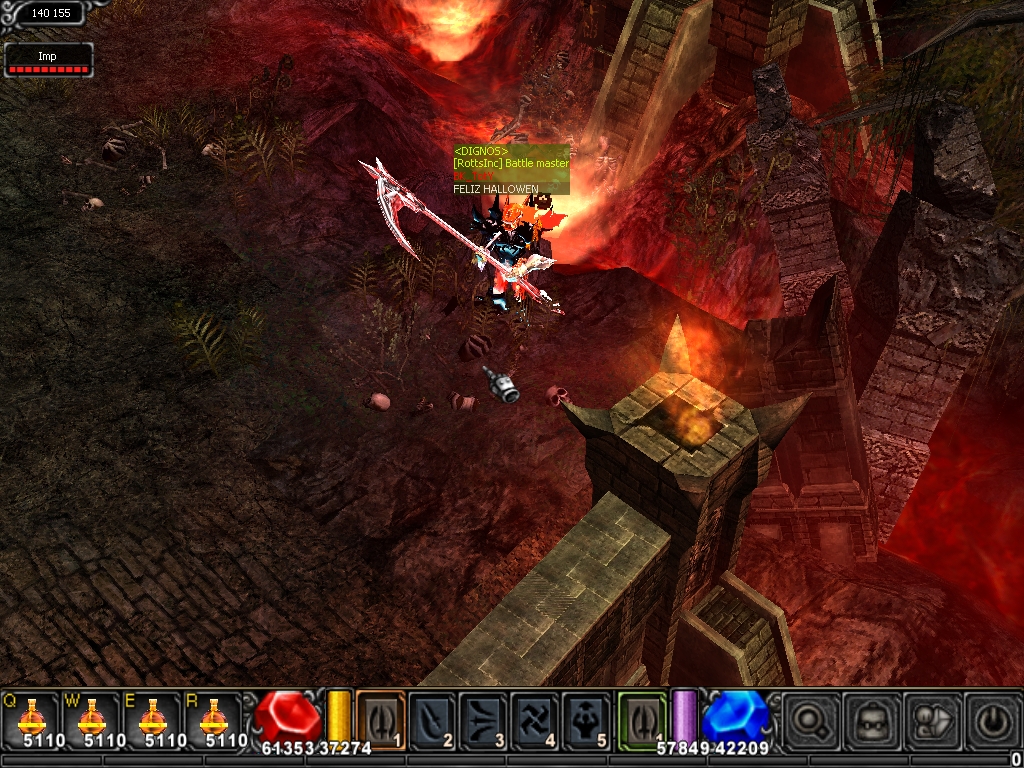Image resolution: width=1024 pixels, height=768 pixels.
Task: Use the potion in the W slot
Action: click(x=92, y=719)
